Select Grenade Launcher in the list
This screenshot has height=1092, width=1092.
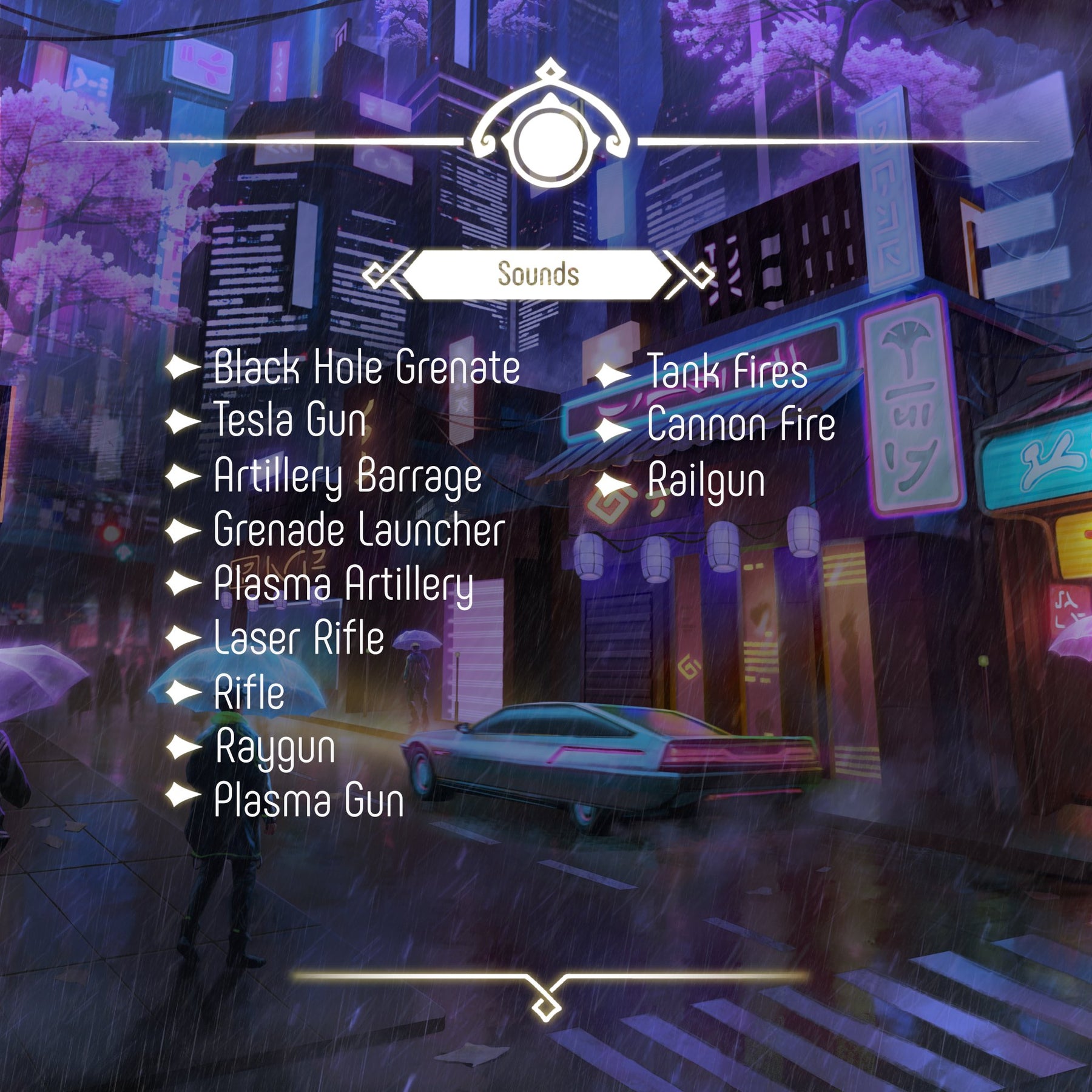[359, 530]
